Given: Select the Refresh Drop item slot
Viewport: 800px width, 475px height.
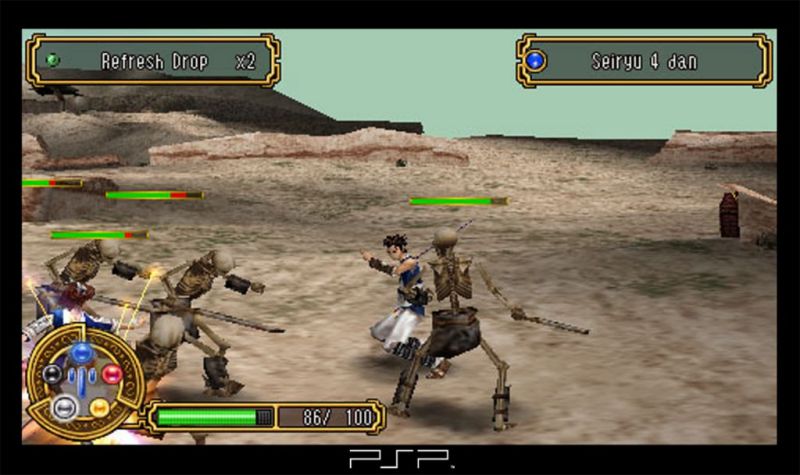Looking at the screenshot, I should [x=153, y=61].
